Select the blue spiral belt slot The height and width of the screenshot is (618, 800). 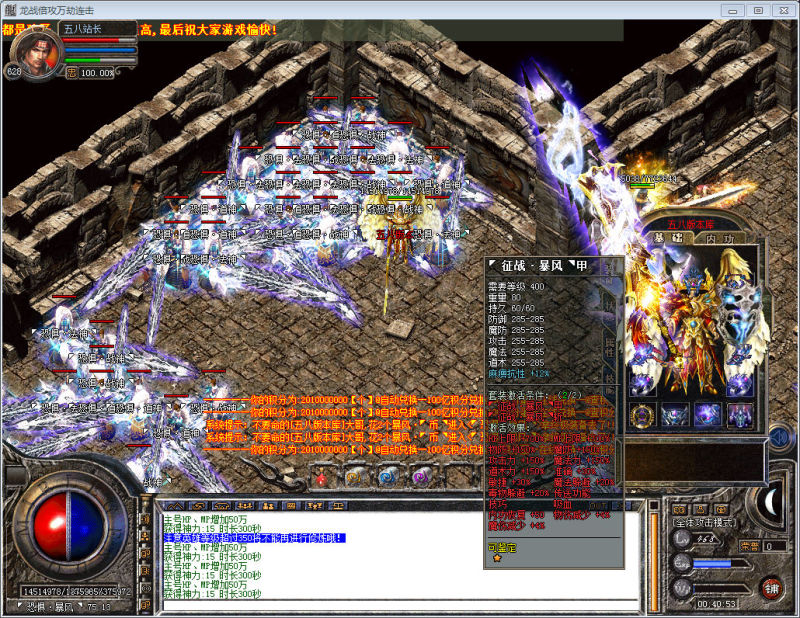[385, 479]
